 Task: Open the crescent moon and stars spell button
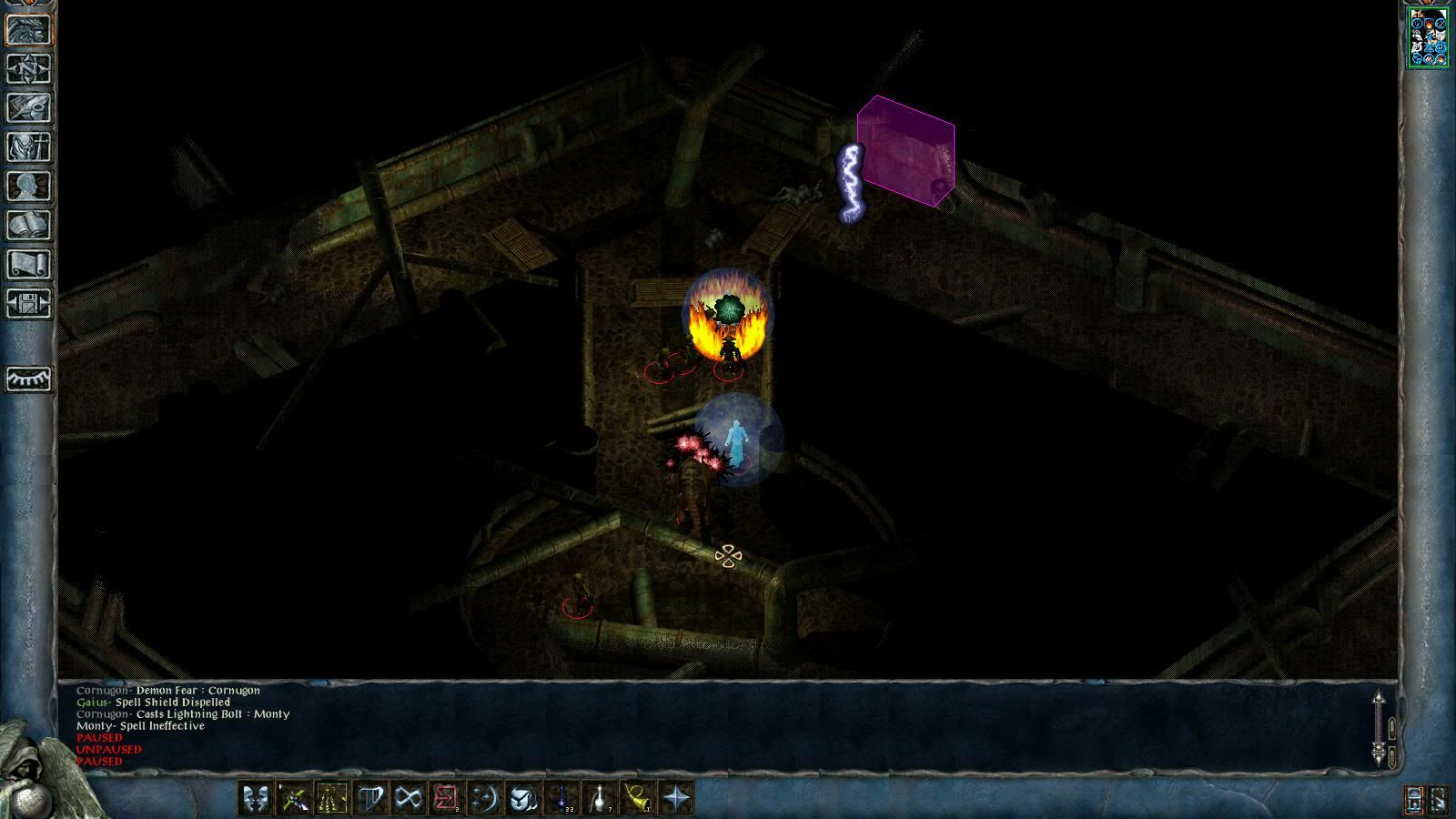coord(484,799)
